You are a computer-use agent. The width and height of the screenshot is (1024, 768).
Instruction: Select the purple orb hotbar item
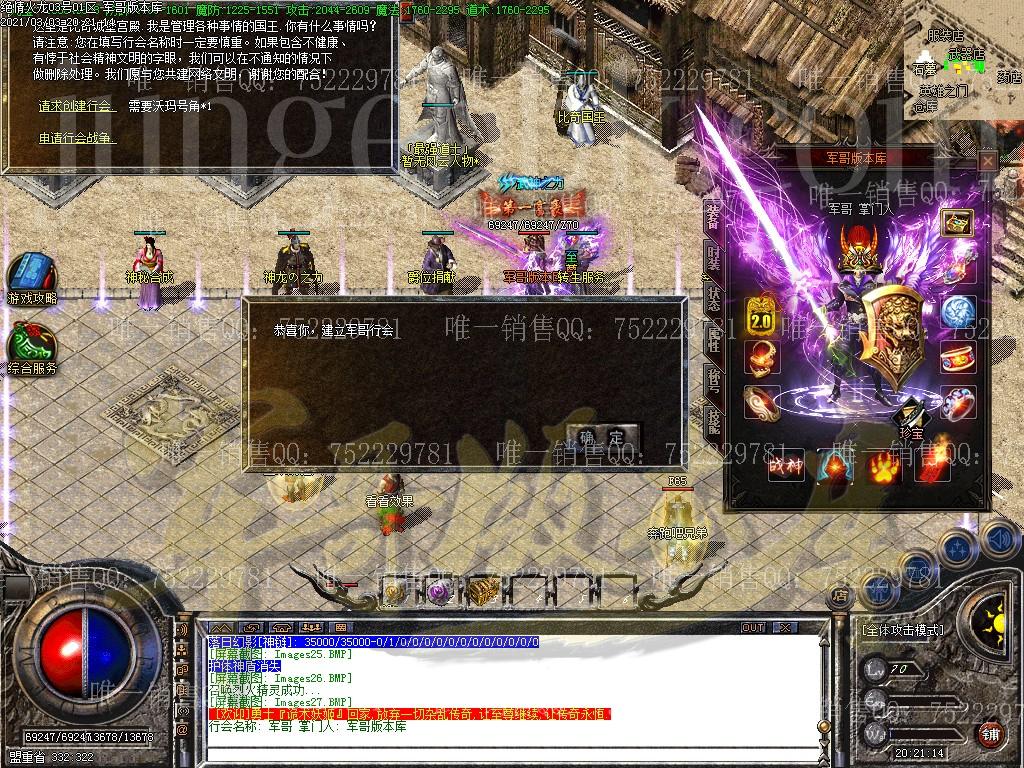click(x=439, y=592)
